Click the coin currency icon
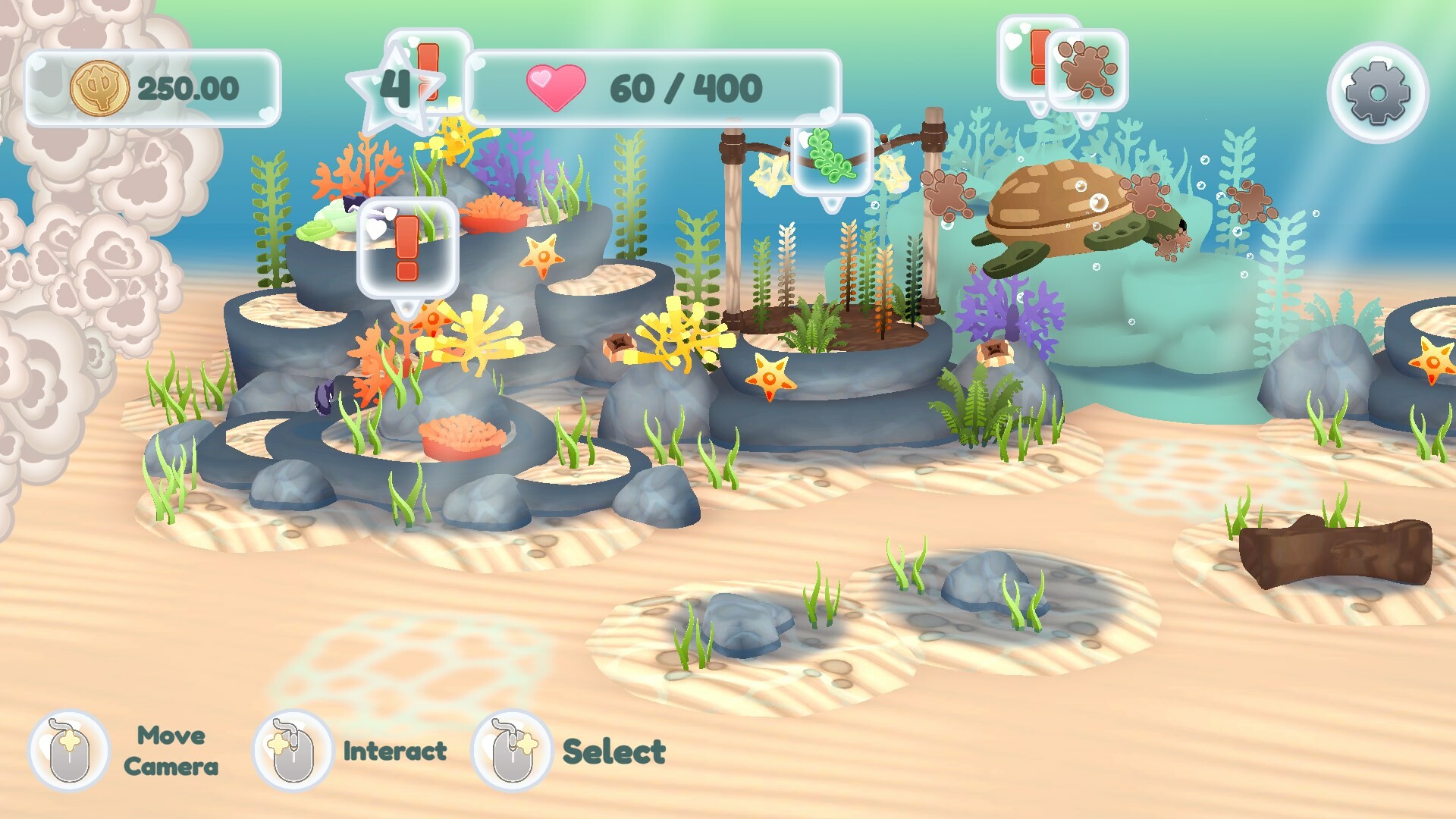 click(100, 88)
